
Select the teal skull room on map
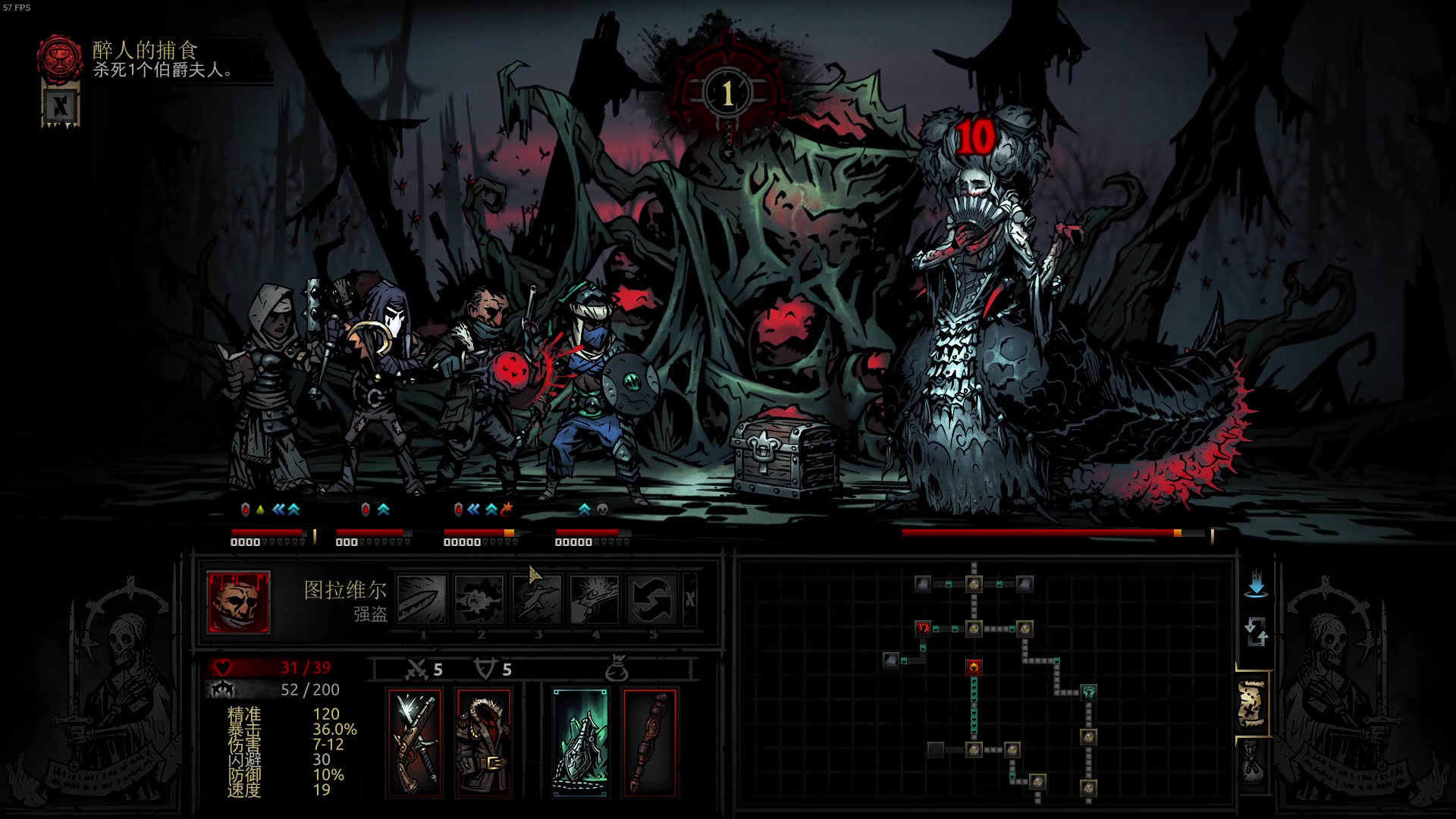(x=1089, y=692)
